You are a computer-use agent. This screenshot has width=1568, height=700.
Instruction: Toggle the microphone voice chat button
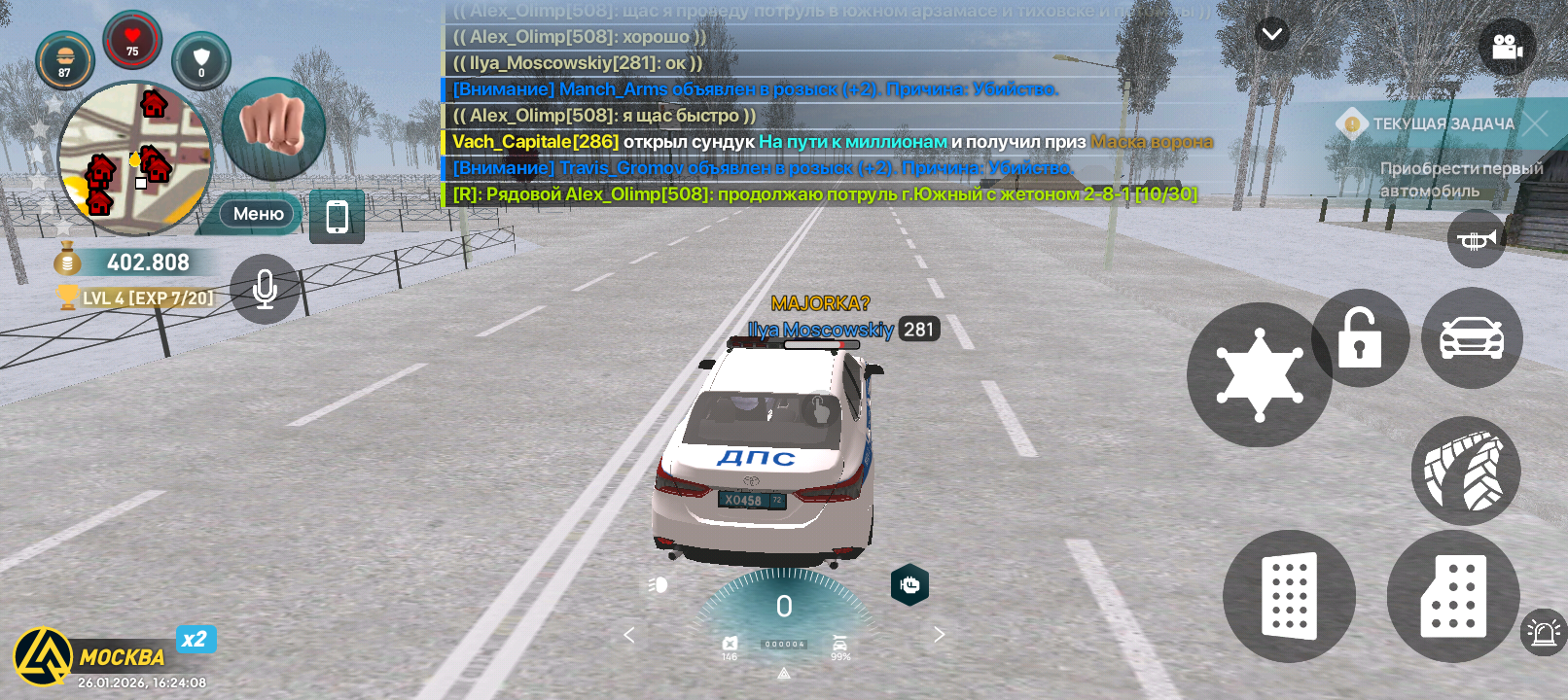(265, 289)
